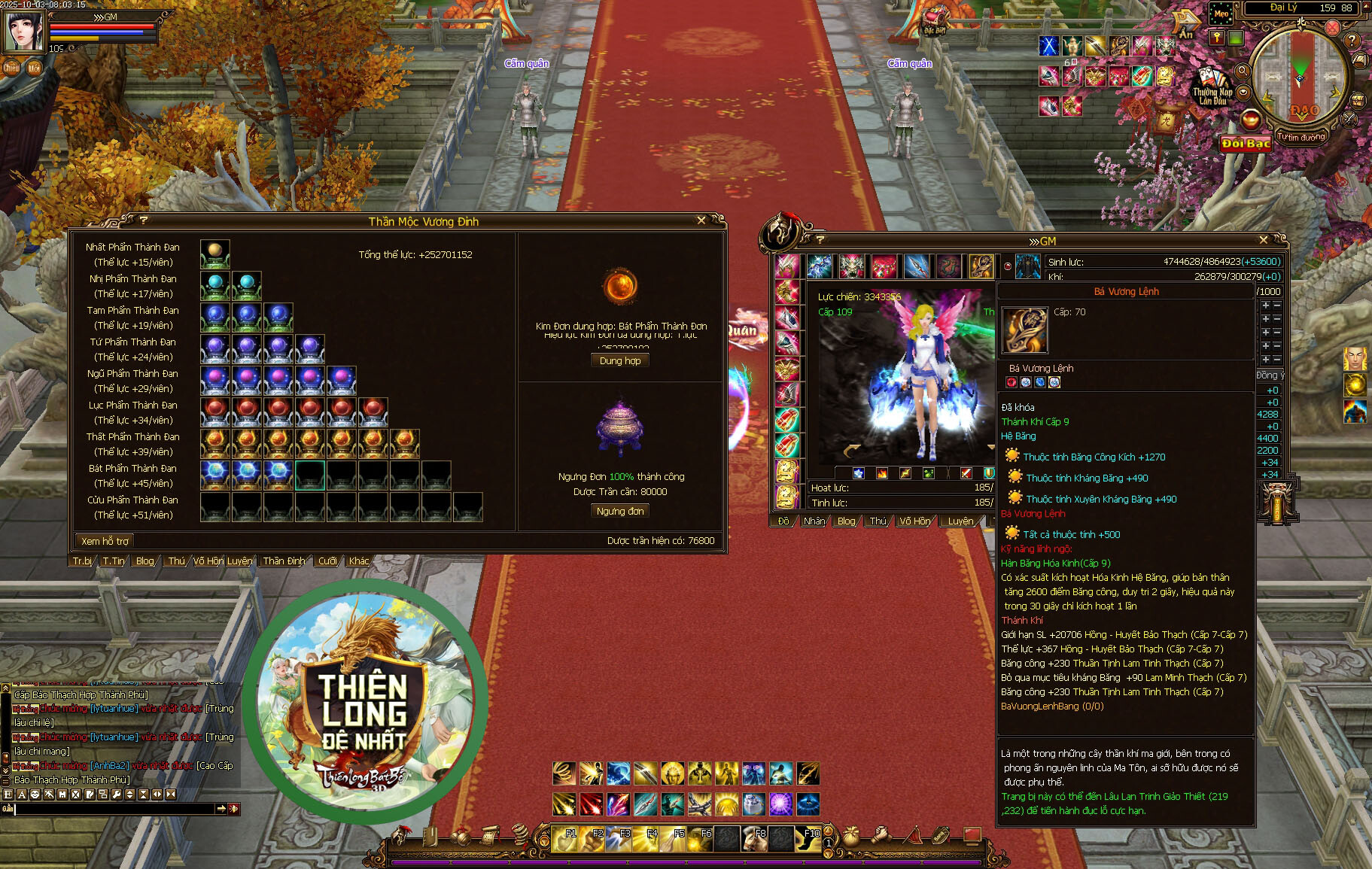Open the chat emoji smiley button

pos(35,795)
